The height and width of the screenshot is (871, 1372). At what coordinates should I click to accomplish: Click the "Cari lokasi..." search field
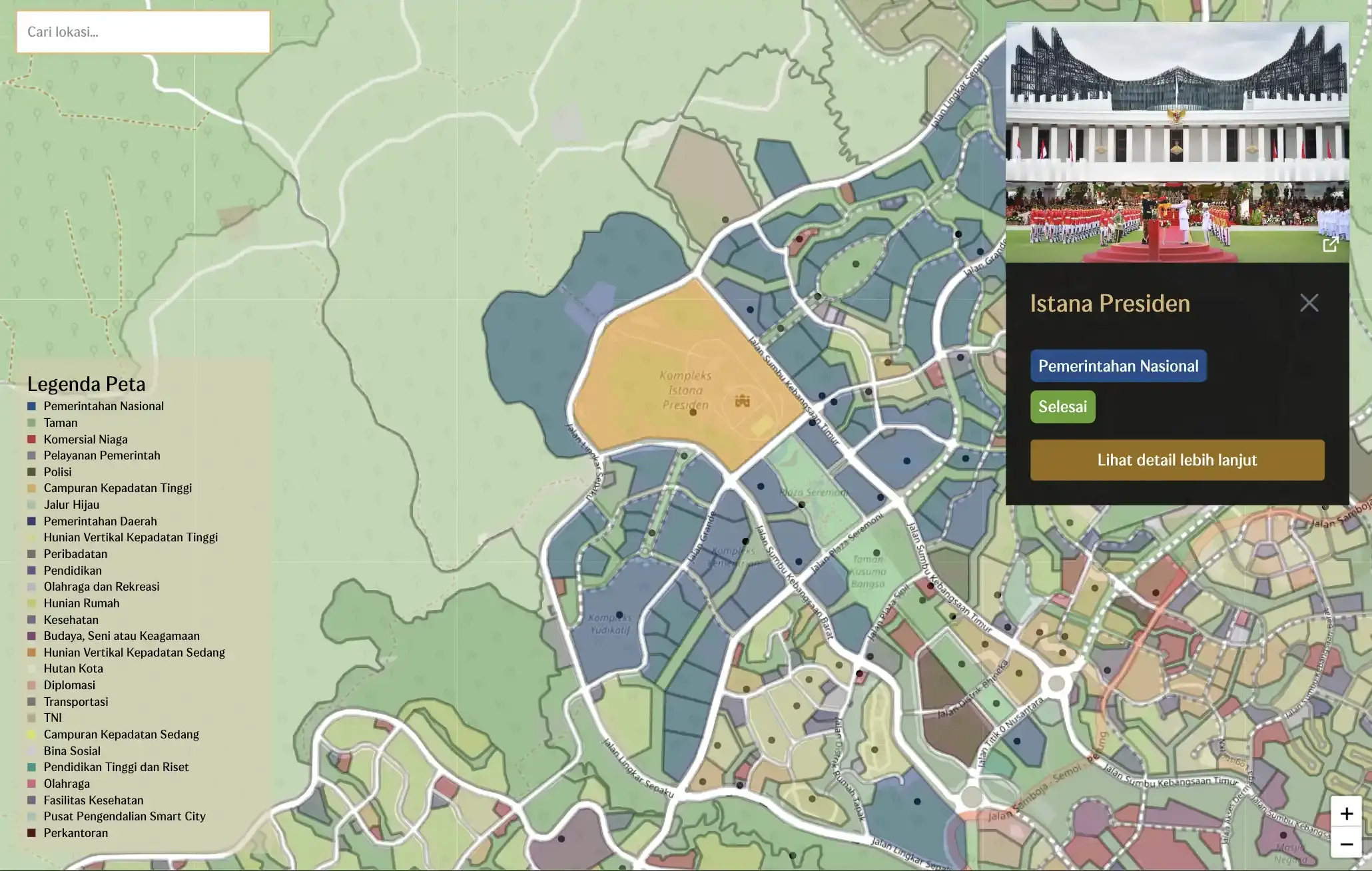point(143,32)
